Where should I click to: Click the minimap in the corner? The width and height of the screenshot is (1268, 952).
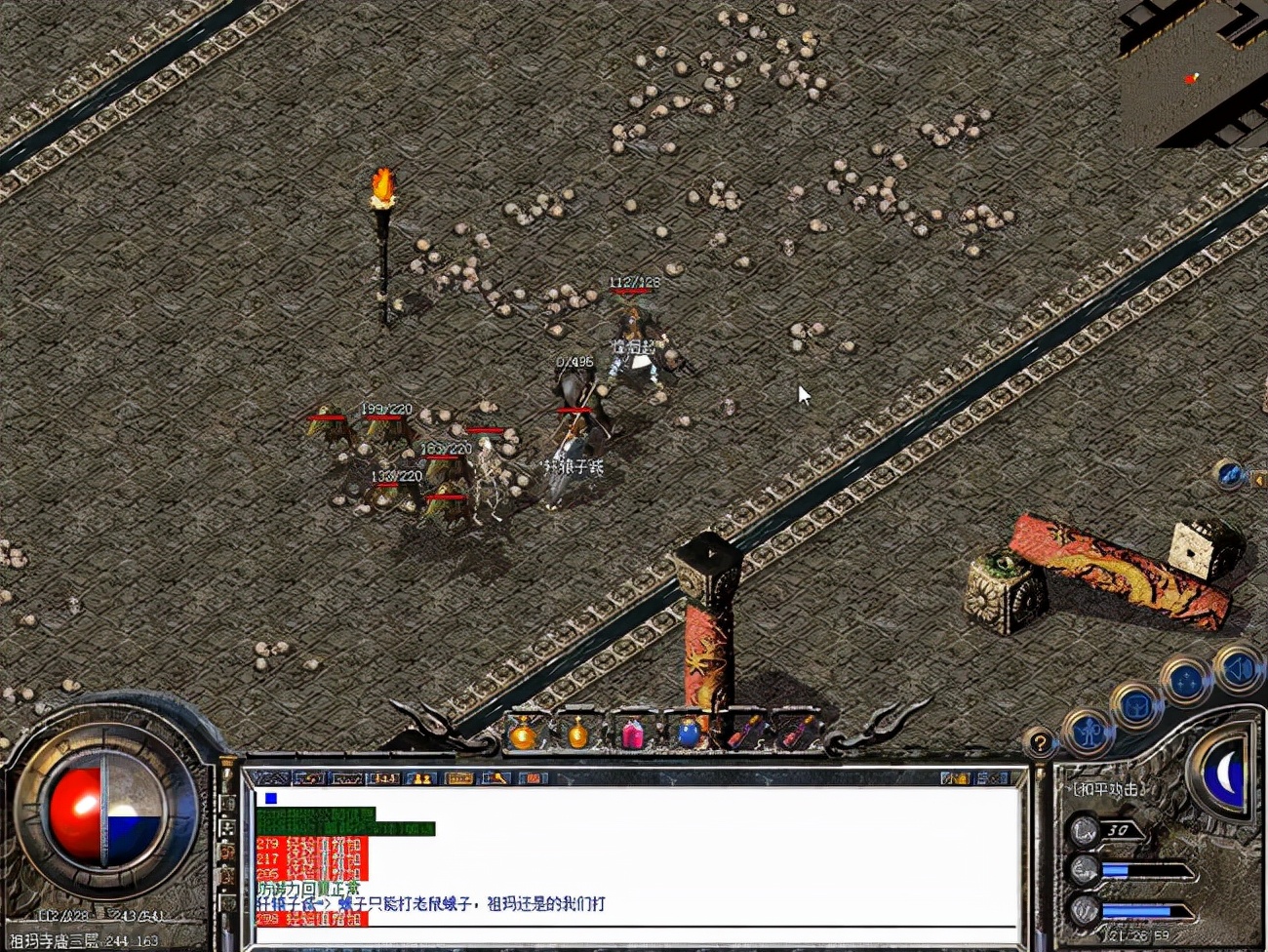point(1192,73)
